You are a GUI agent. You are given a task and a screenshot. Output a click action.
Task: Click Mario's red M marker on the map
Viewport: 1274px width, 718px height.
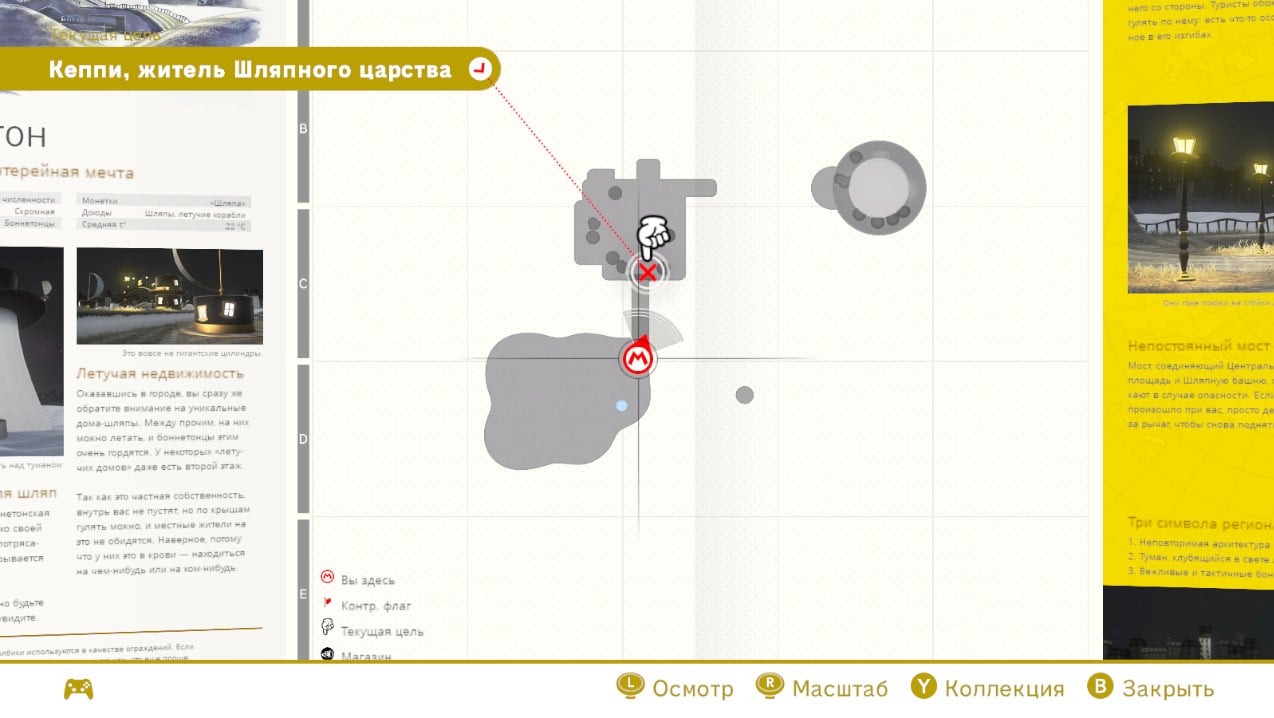638,358
